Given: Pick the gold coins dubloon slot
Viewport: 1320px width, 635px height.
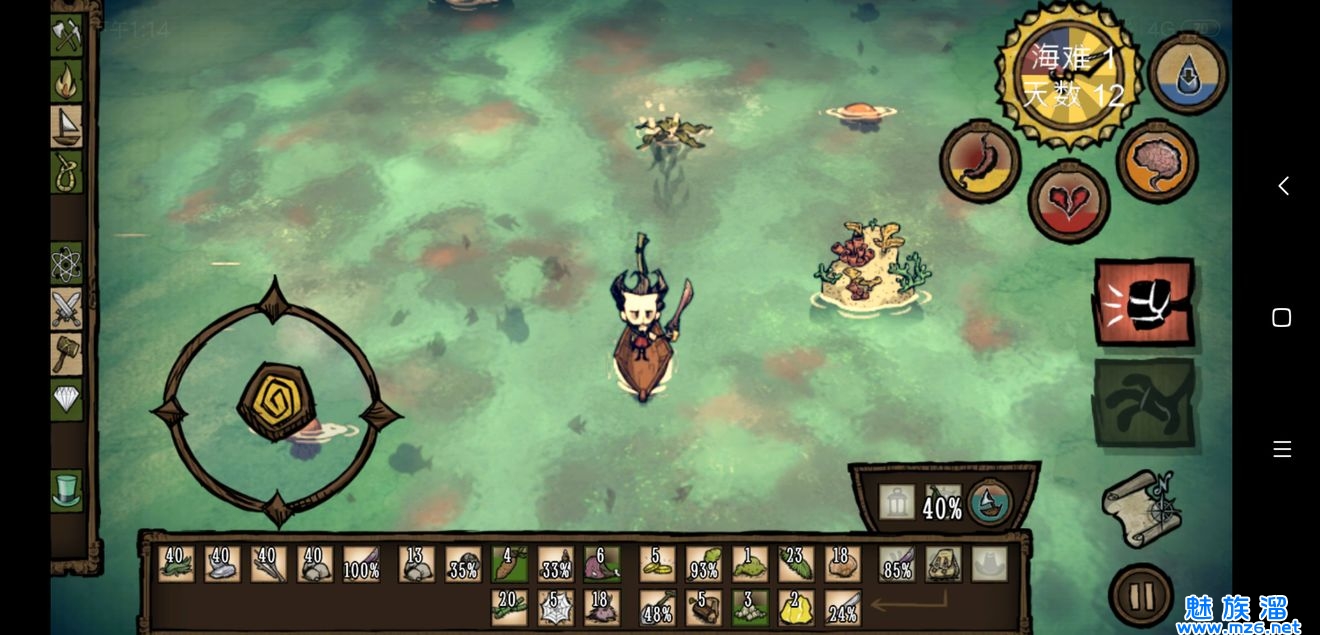Looking at the screenshot, I should 657,564.
